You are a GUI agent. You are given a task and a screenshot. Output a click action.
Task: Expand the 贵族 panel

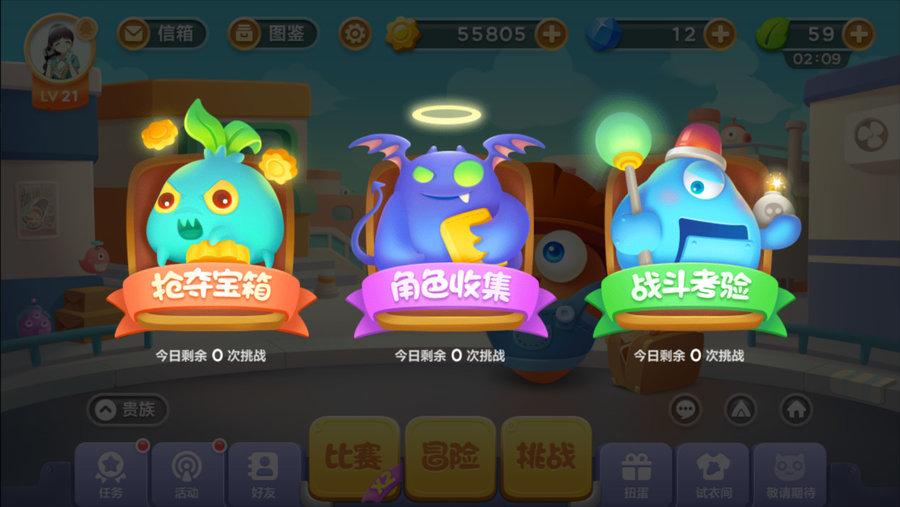click(128, 409)
